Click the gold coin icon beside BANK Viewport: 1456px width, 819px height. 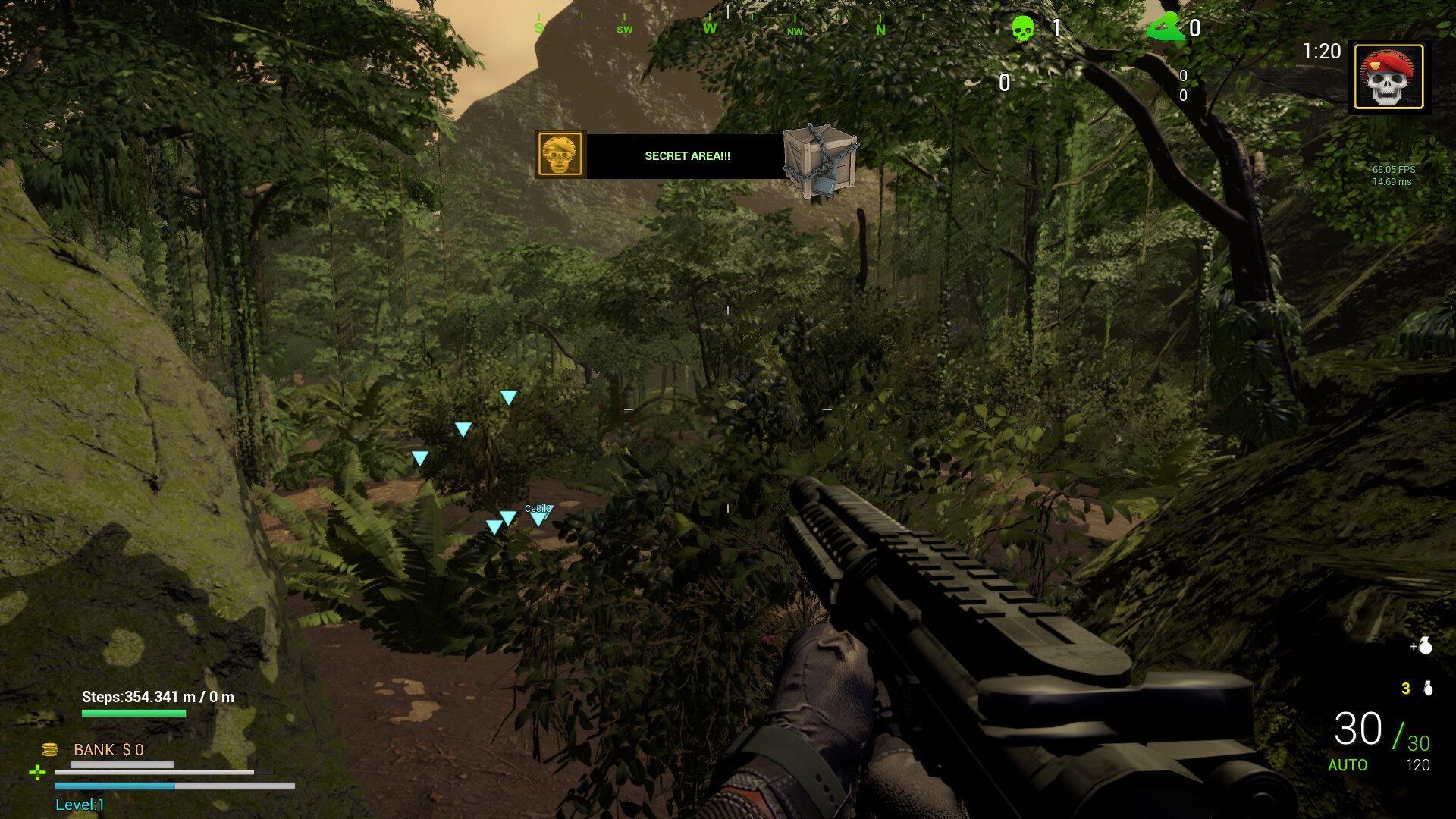click(50, 749)
